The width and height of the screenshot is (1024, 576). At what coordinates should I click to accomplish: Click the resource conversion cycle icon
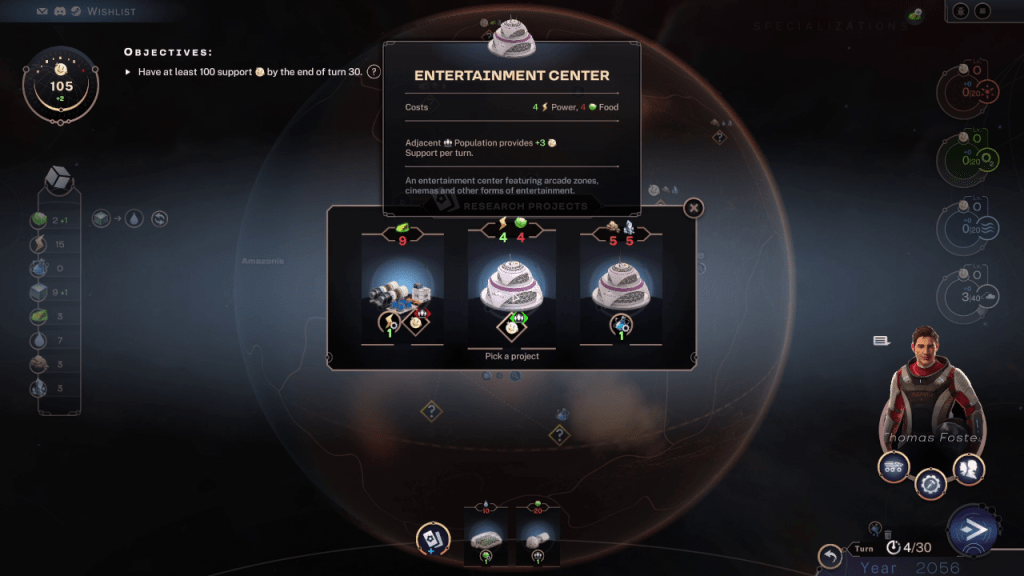[x=158, y=218]
